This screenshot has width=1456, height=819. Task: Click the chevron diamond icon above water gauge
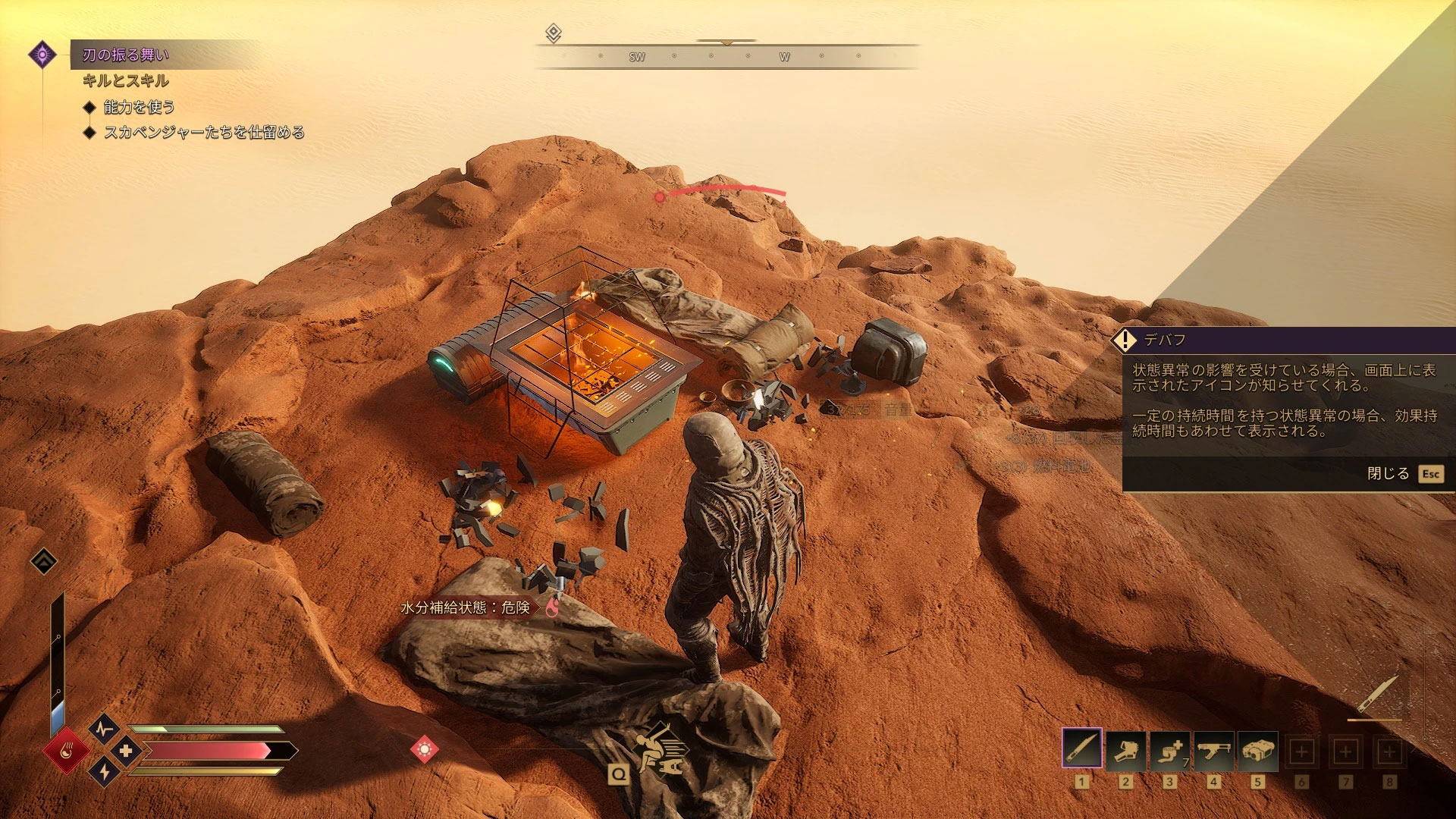pyautogui.click(x=44, y=561)
